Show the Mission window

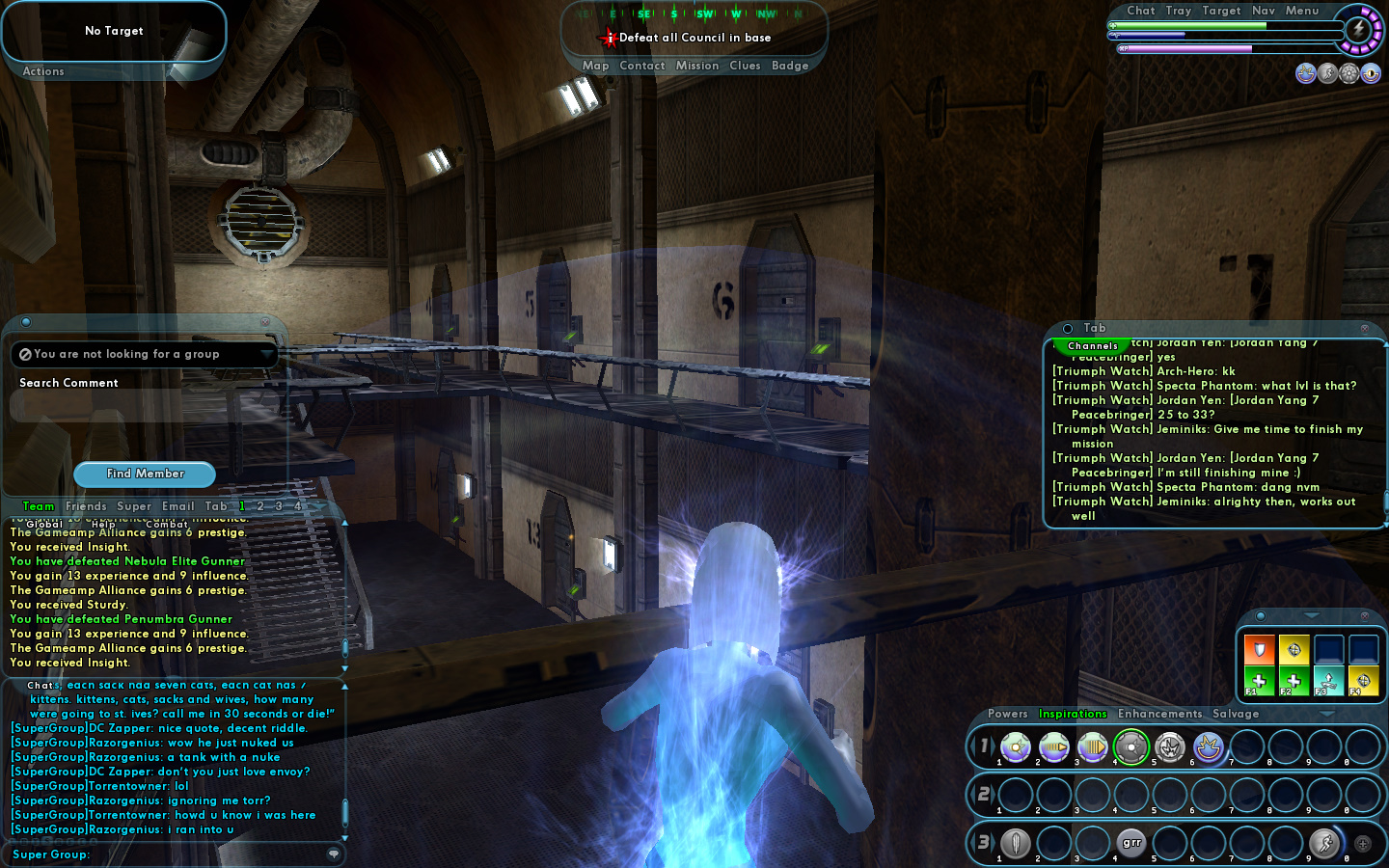[x=696, y=66]
